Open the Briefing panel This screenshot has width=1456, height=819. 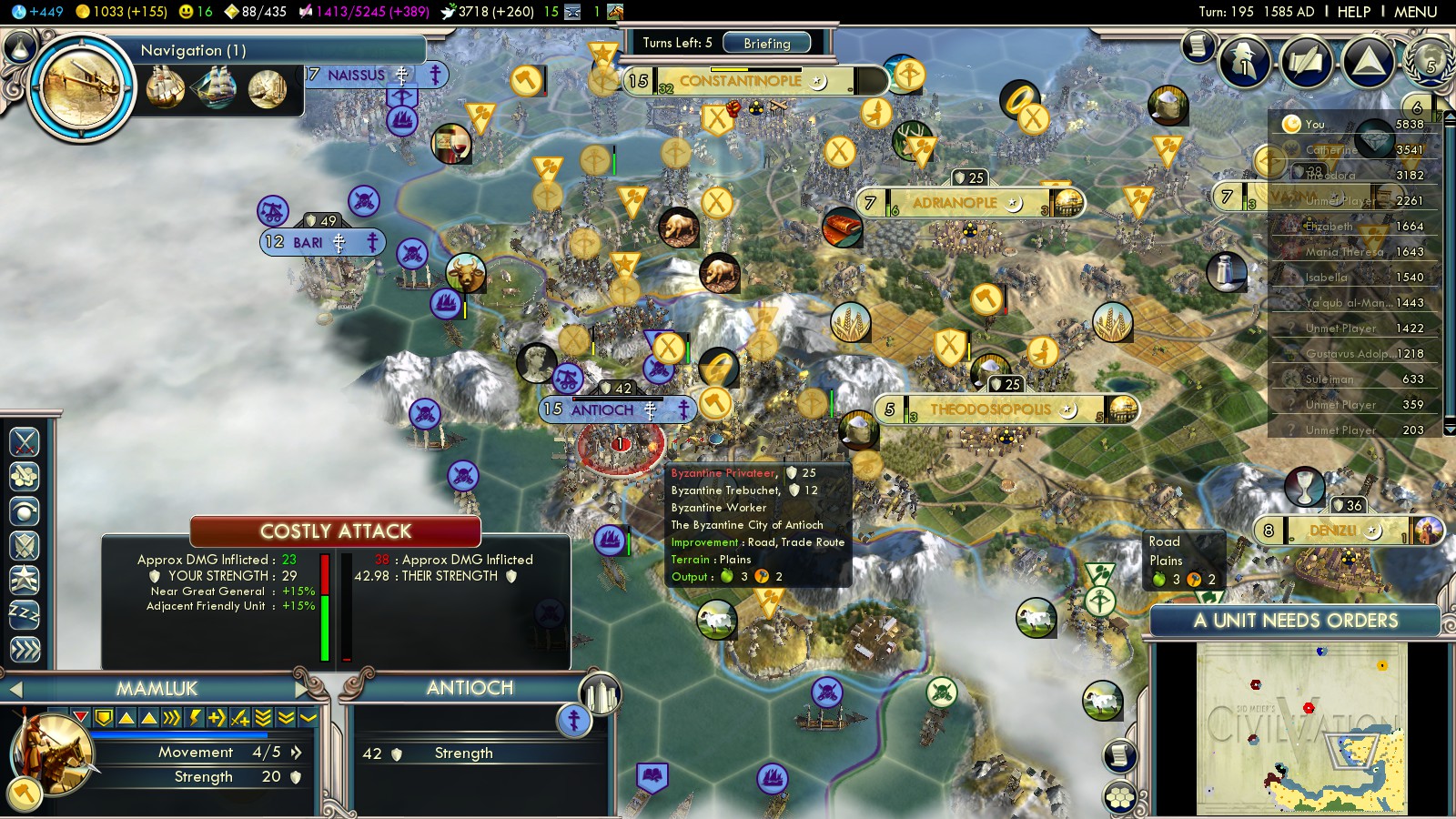click(766, 43)
